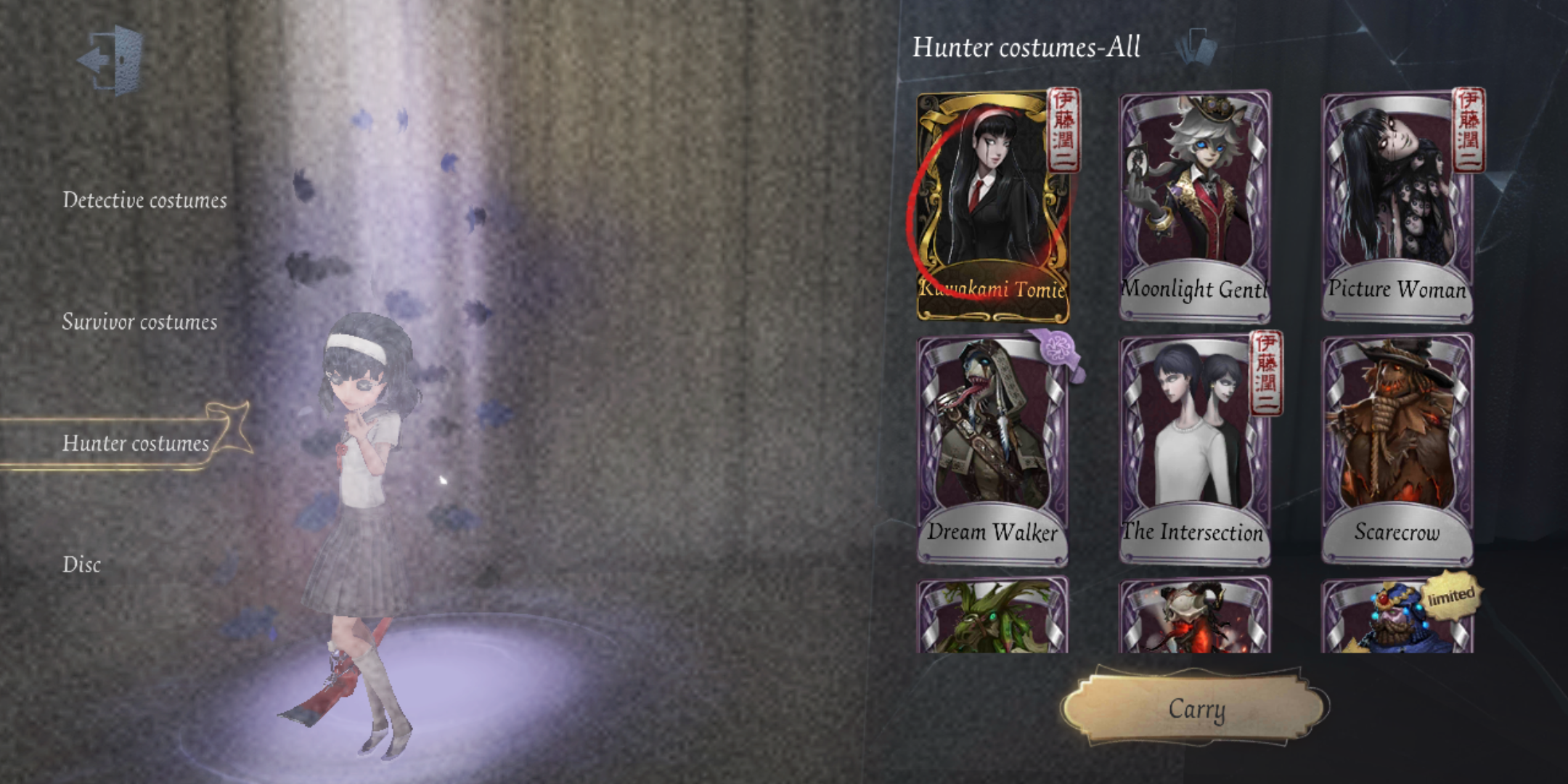The height and width of the screenshot is (784, 1568).
Task: Open the Hunter costumes menu entry
Action: (x=138, y=444)
